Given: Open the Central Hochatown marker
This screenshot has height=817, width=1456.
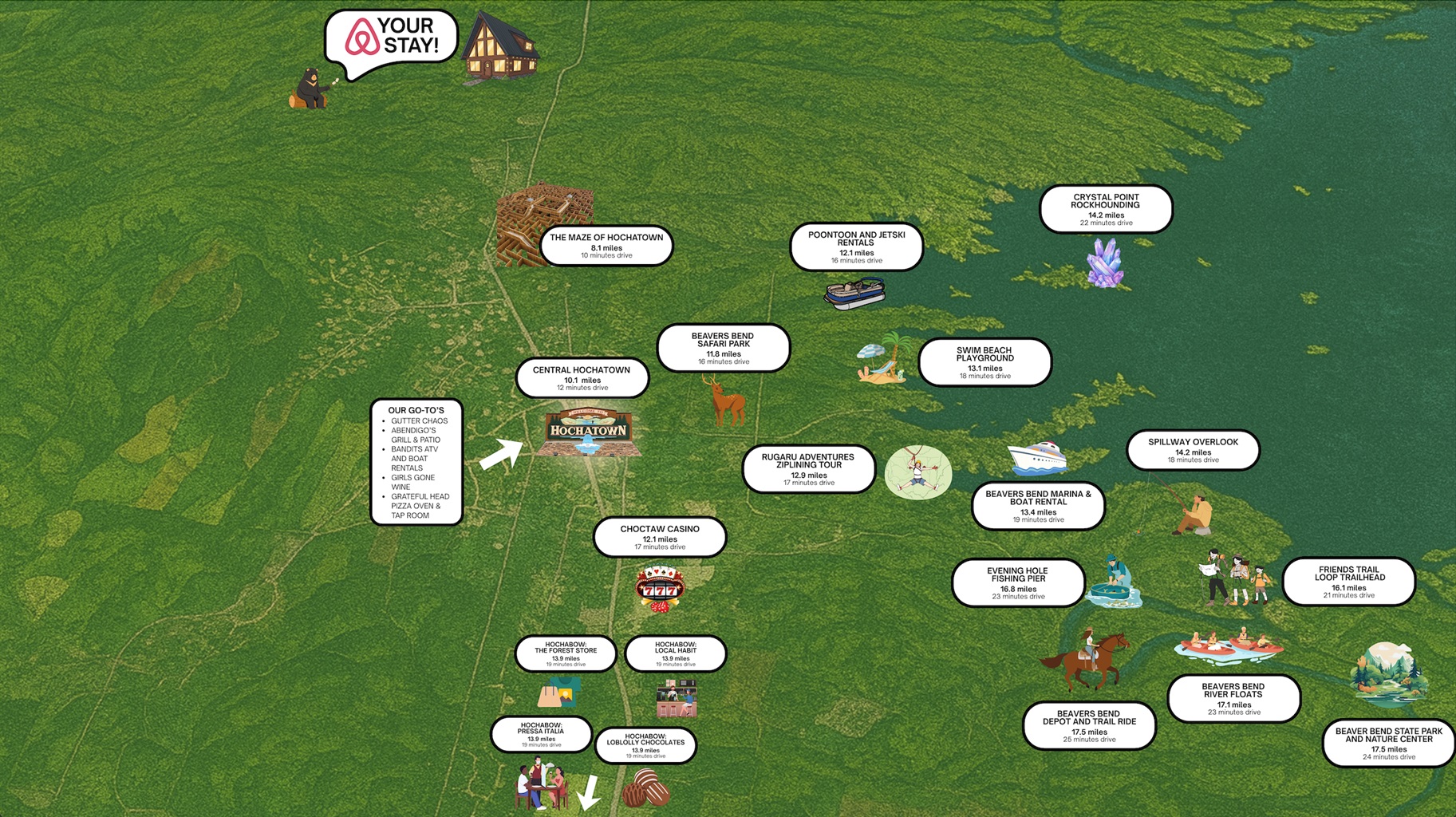Looking at the screenshot, I should click(x=582, y=378).
